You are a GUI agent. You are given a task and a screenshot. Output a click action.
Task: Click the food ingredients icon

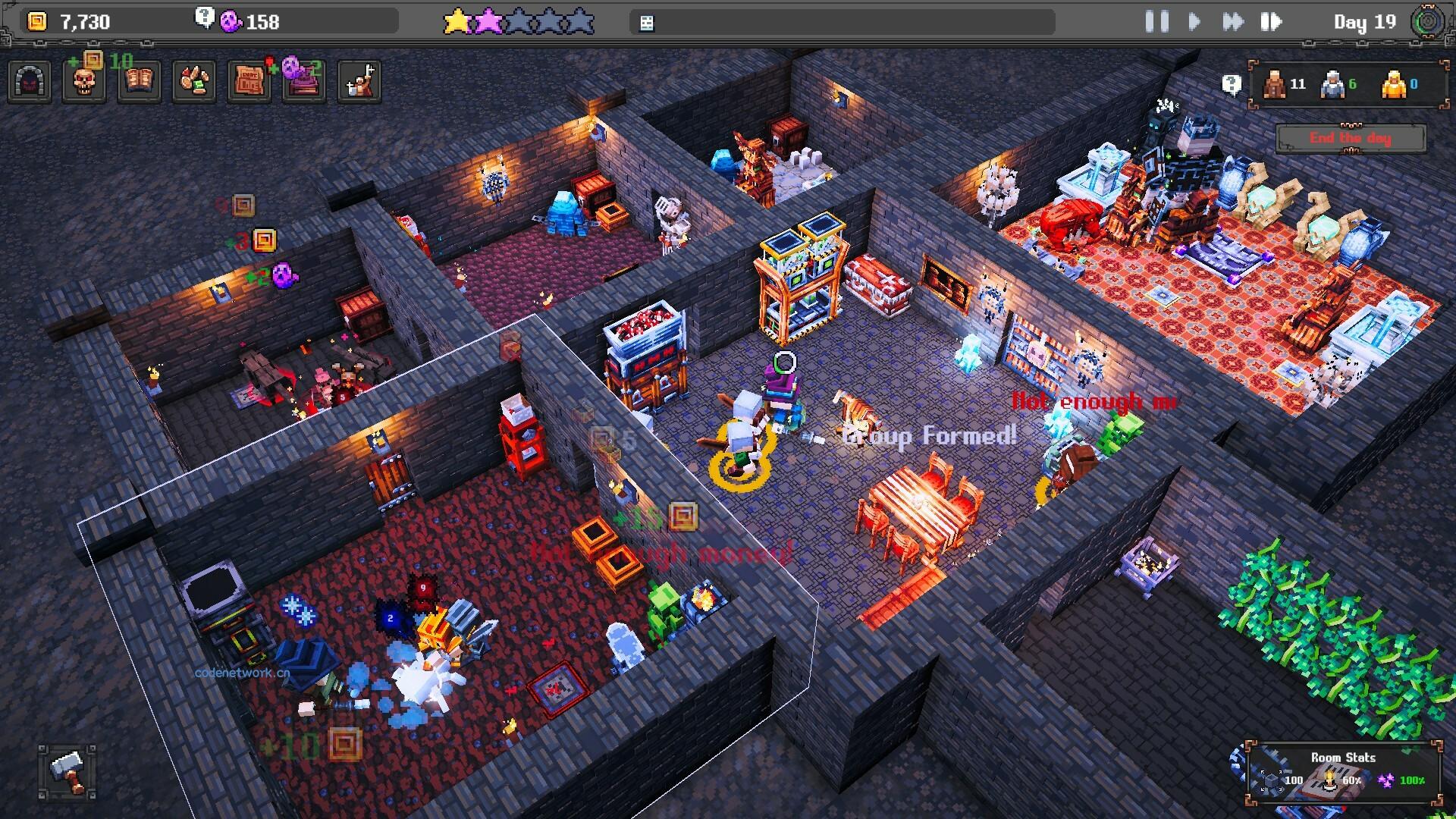[x=194, y=81]
